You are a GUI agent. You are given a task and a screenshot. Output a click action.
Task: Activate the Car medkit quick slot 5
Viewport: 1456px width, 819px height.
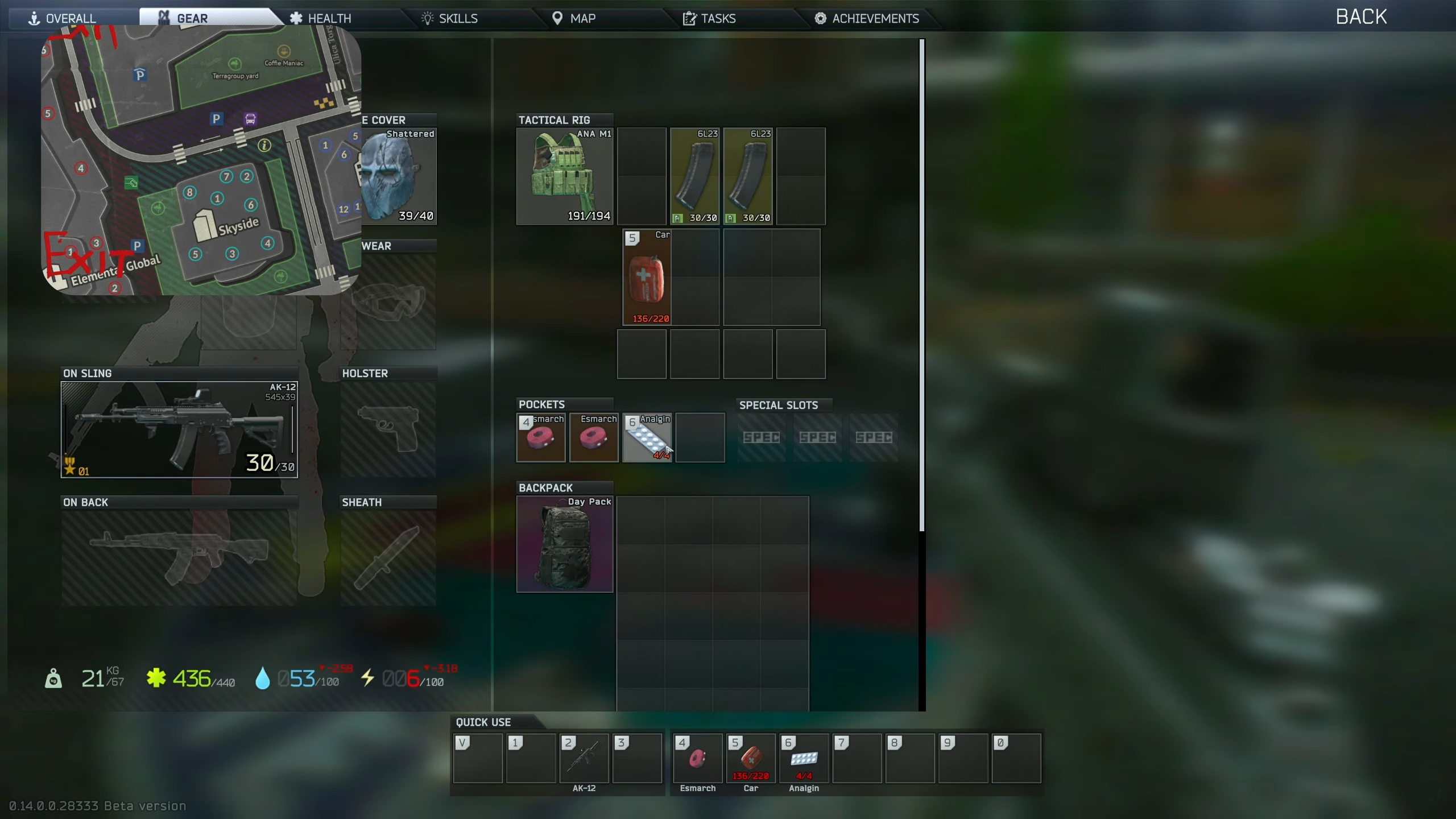(751, 758)
